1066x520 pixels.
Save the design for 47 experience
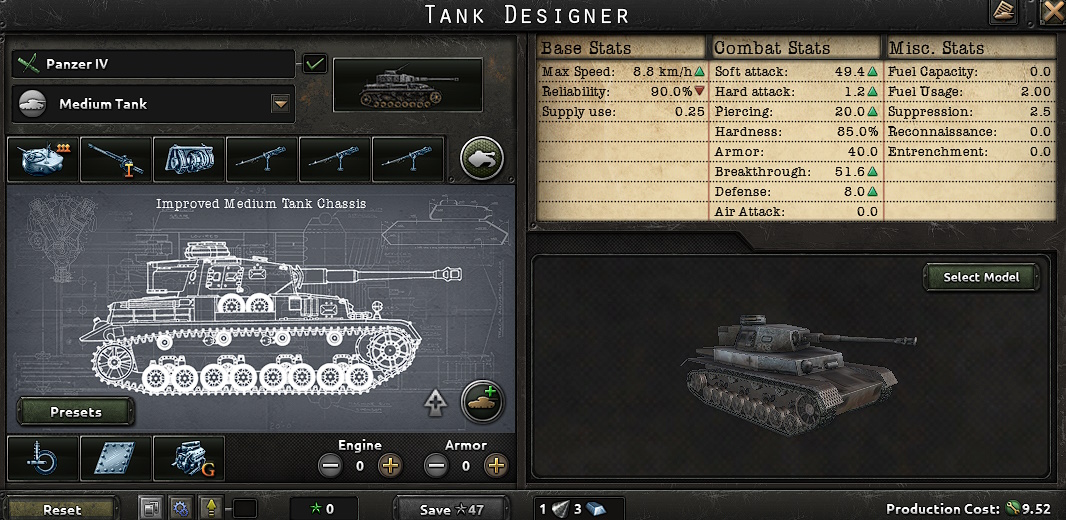click(x=452, y=509)
